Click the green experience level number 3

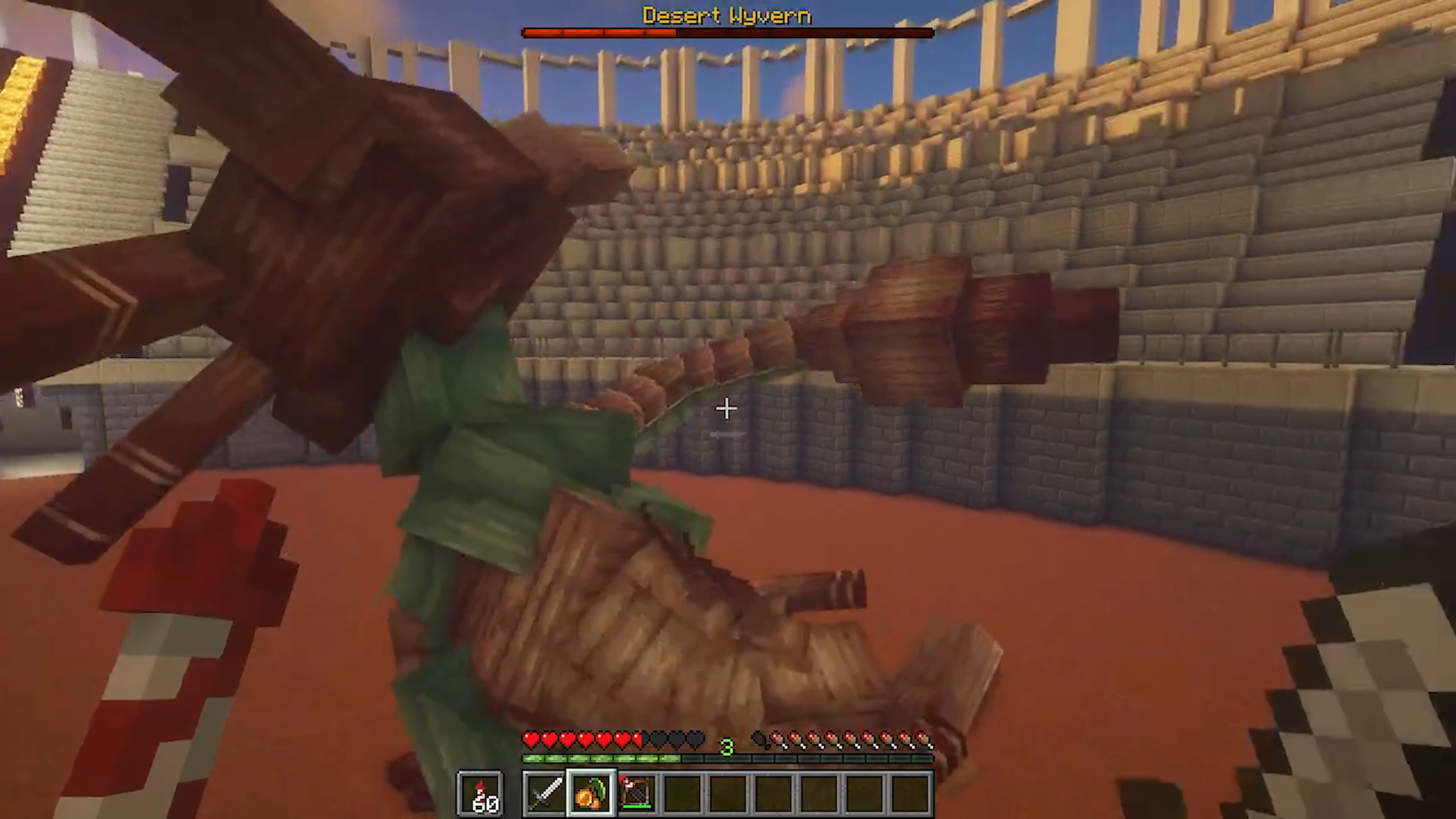tap(726, 747)
